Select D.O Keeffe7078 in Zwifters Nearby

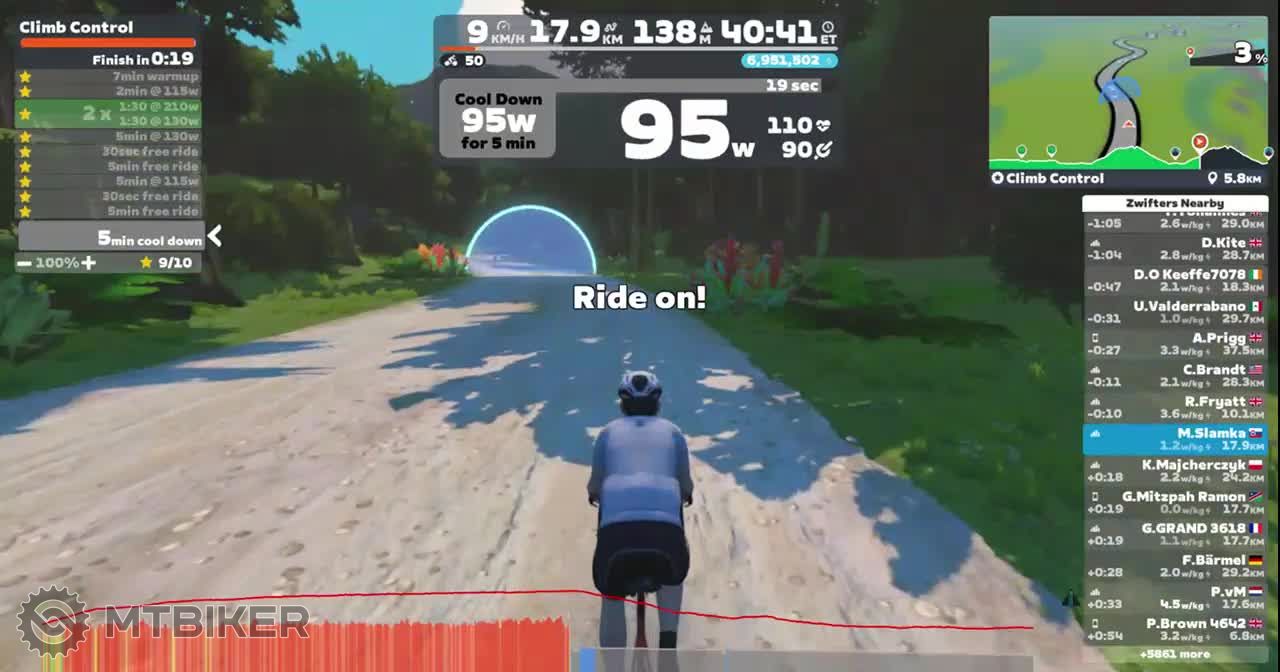tap(1175, 280)
